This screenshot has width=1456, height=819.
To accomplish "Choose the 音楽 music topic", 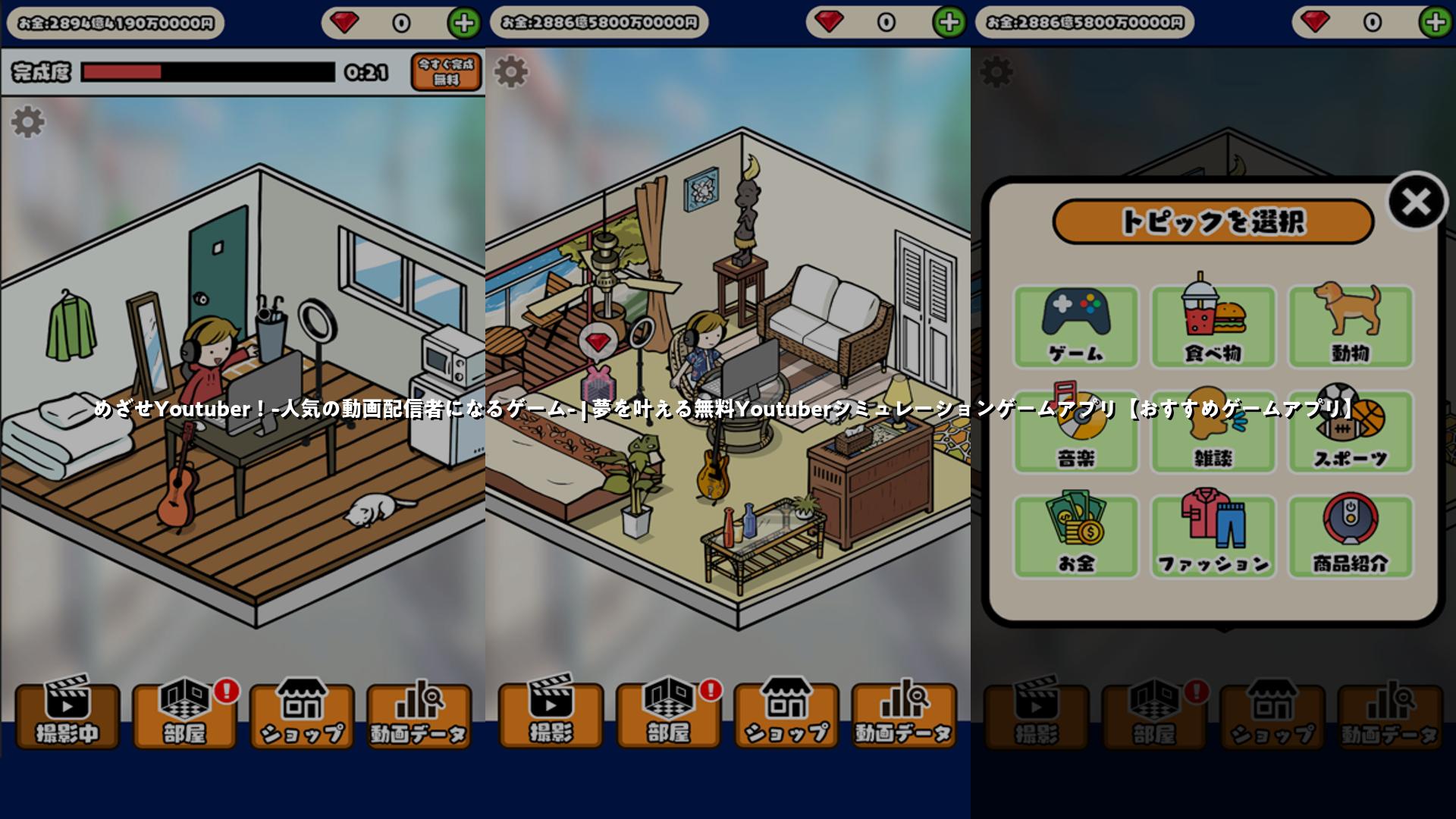I will 1075,432.
